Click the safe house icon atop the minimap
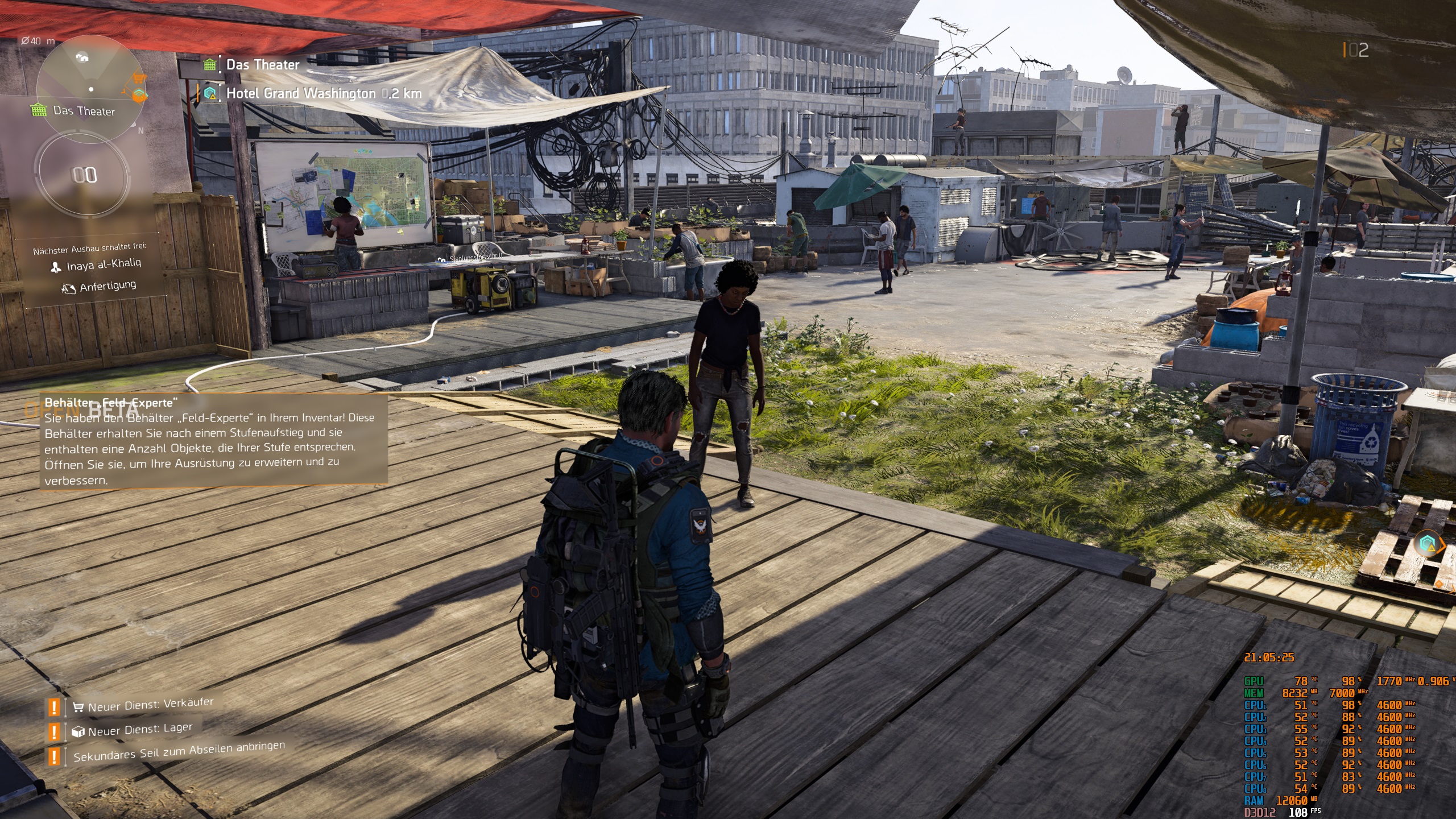This screenshot has width=1456, height=819. (x=82, y=57)
